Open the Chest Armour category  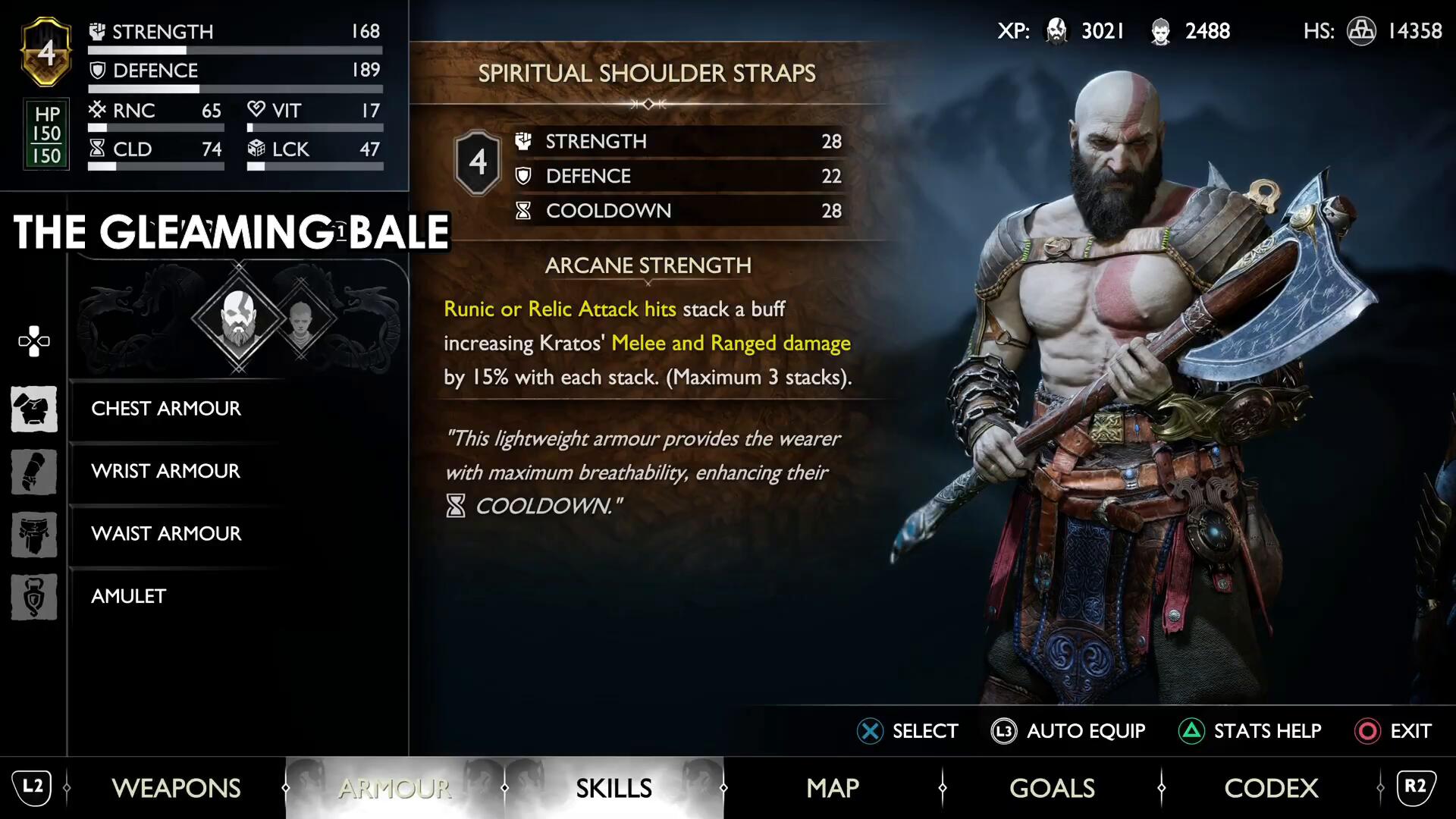click(x=166, y=409)
